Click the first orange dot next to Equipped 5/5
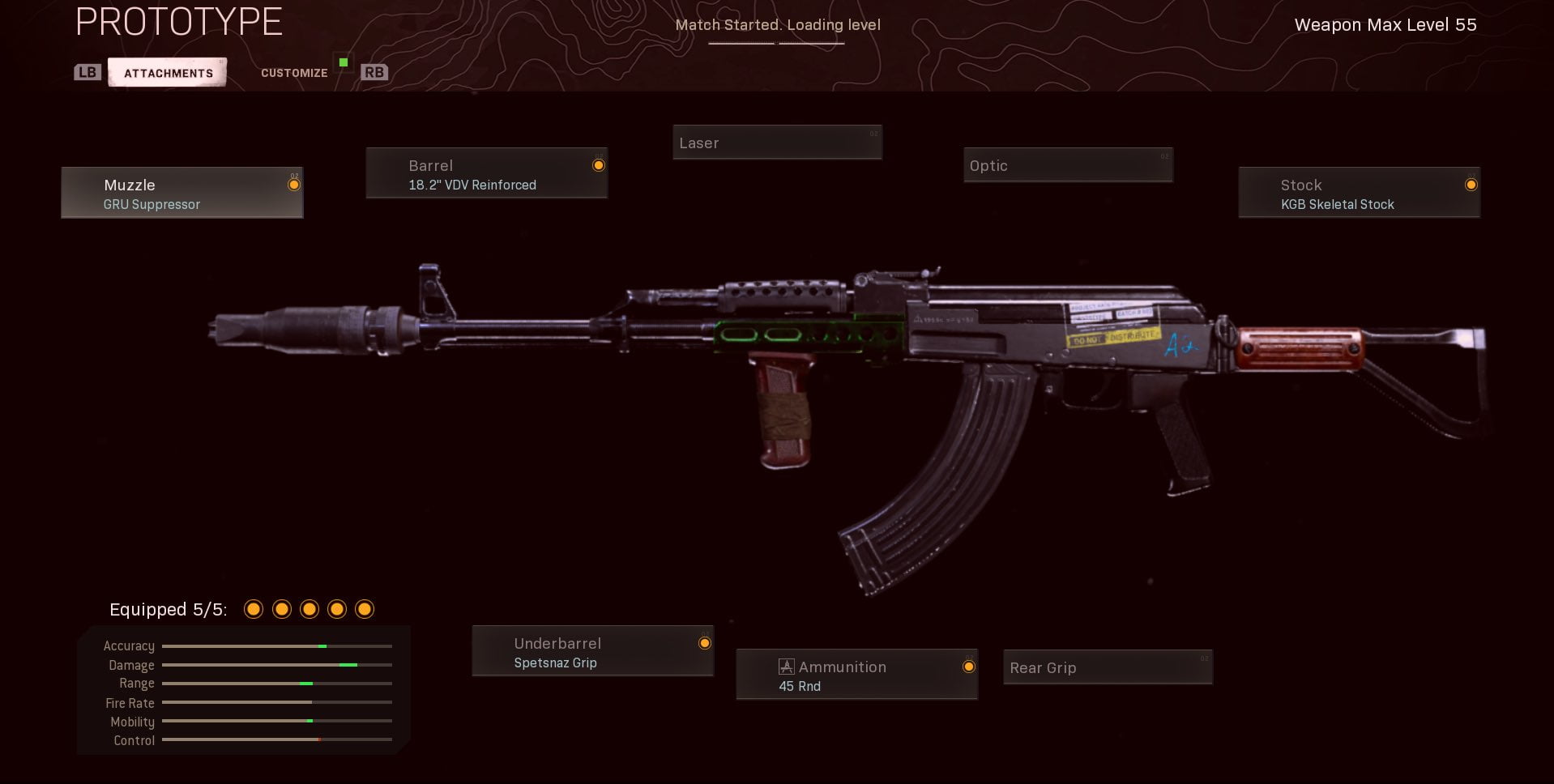The width and height of the screenshot is (1554, 784). [x=254, y=608]
